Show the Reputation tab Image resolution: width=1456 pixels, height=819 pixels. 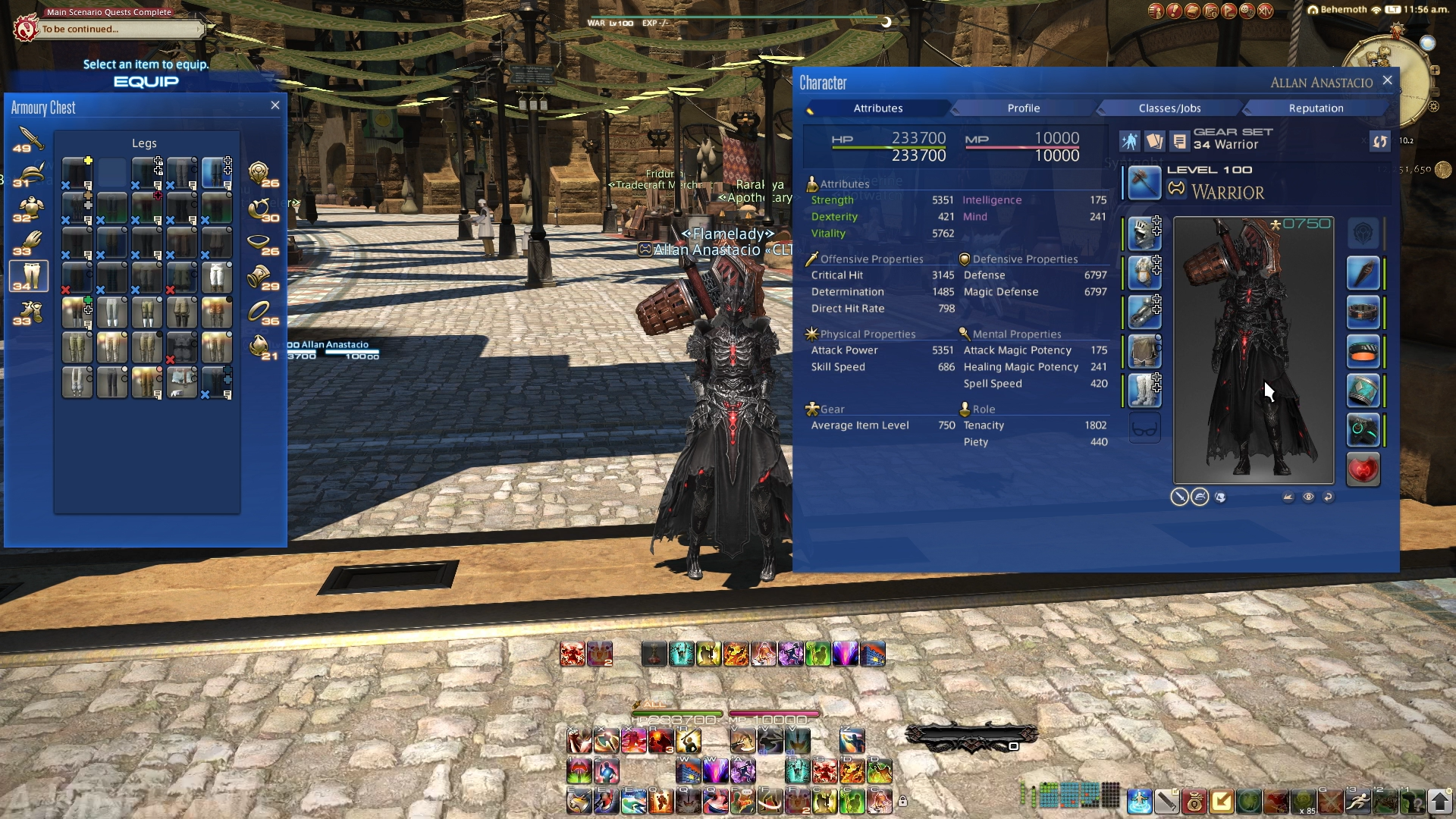pos(1316,108)
